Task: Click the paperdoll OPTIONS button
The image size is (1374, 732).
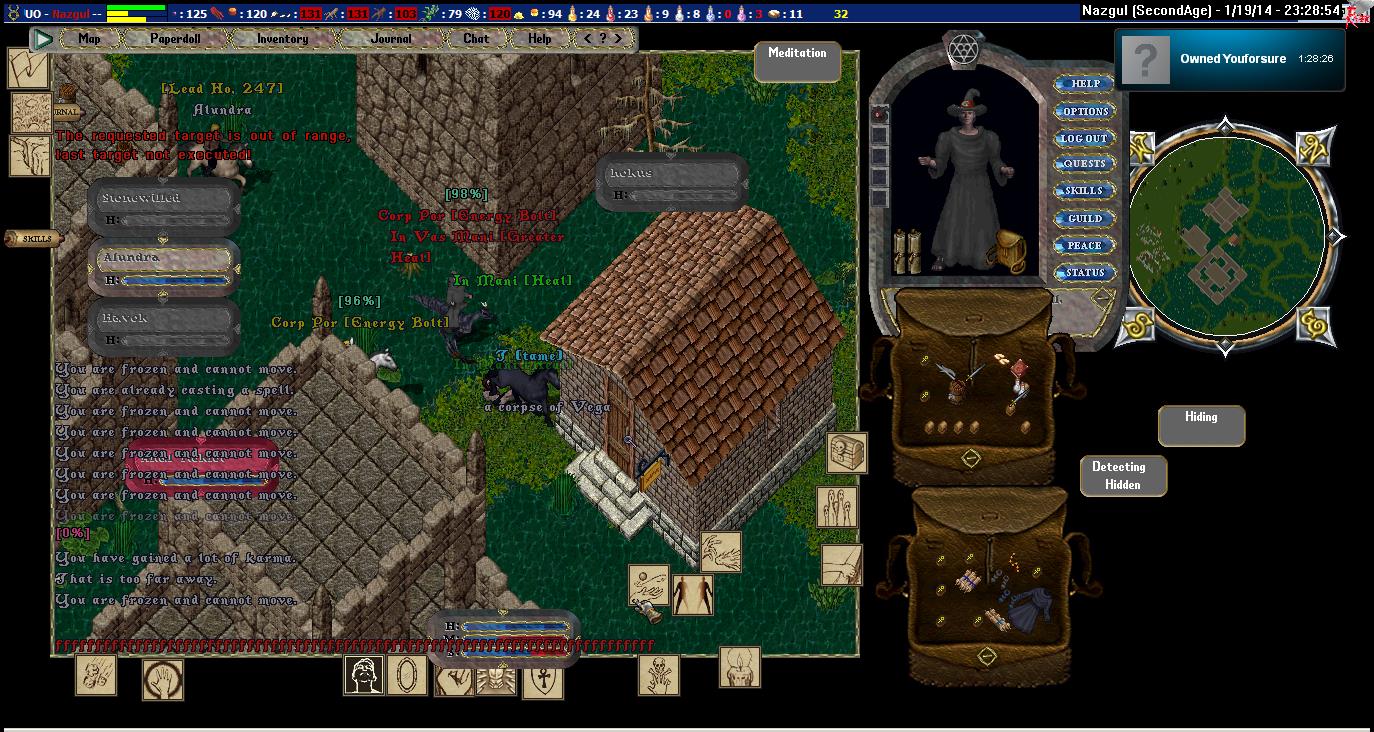Action: click(1085, 111)
